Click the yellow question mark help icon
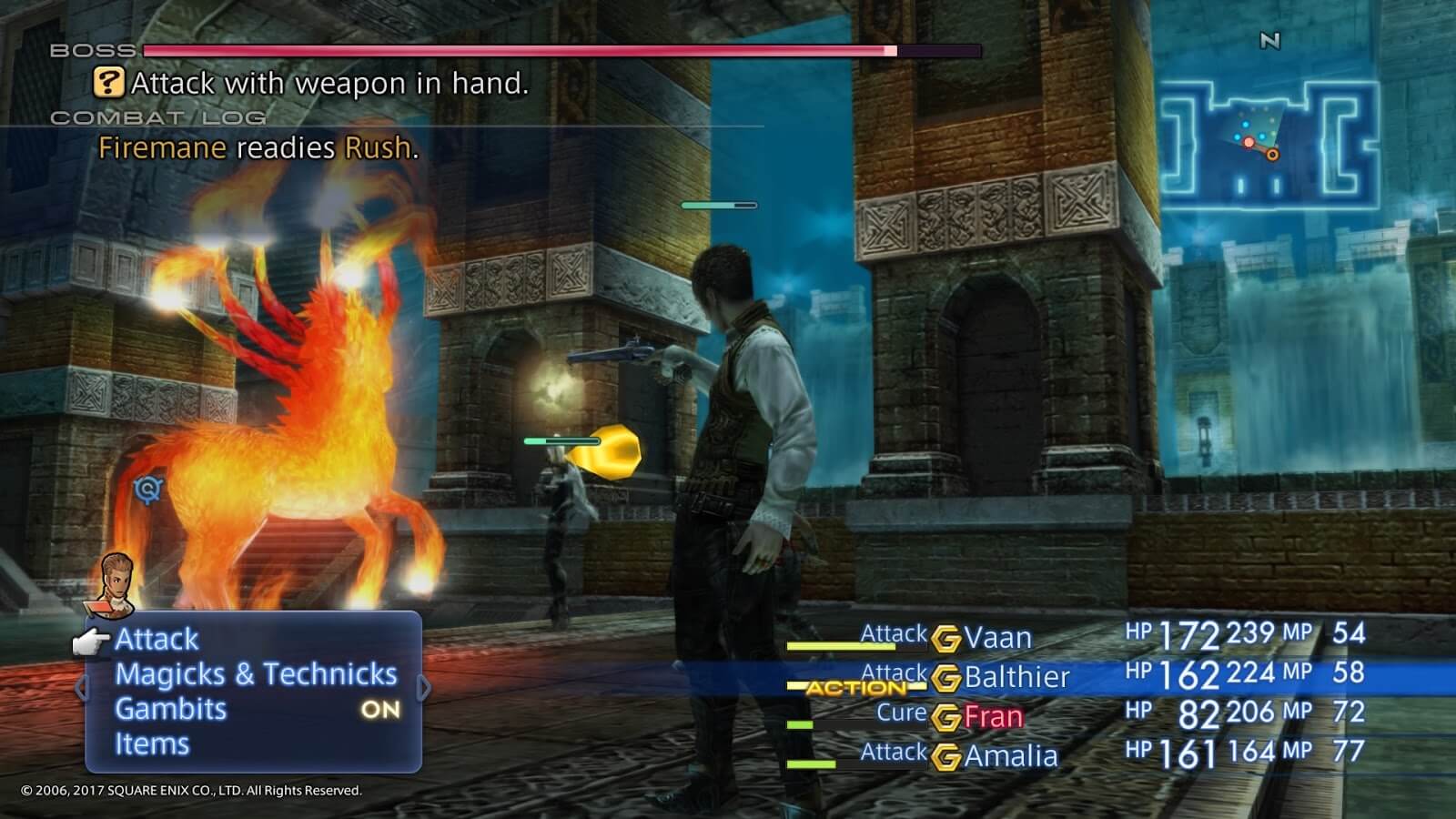Viewport: 1456px width, 819px height. 108,84
